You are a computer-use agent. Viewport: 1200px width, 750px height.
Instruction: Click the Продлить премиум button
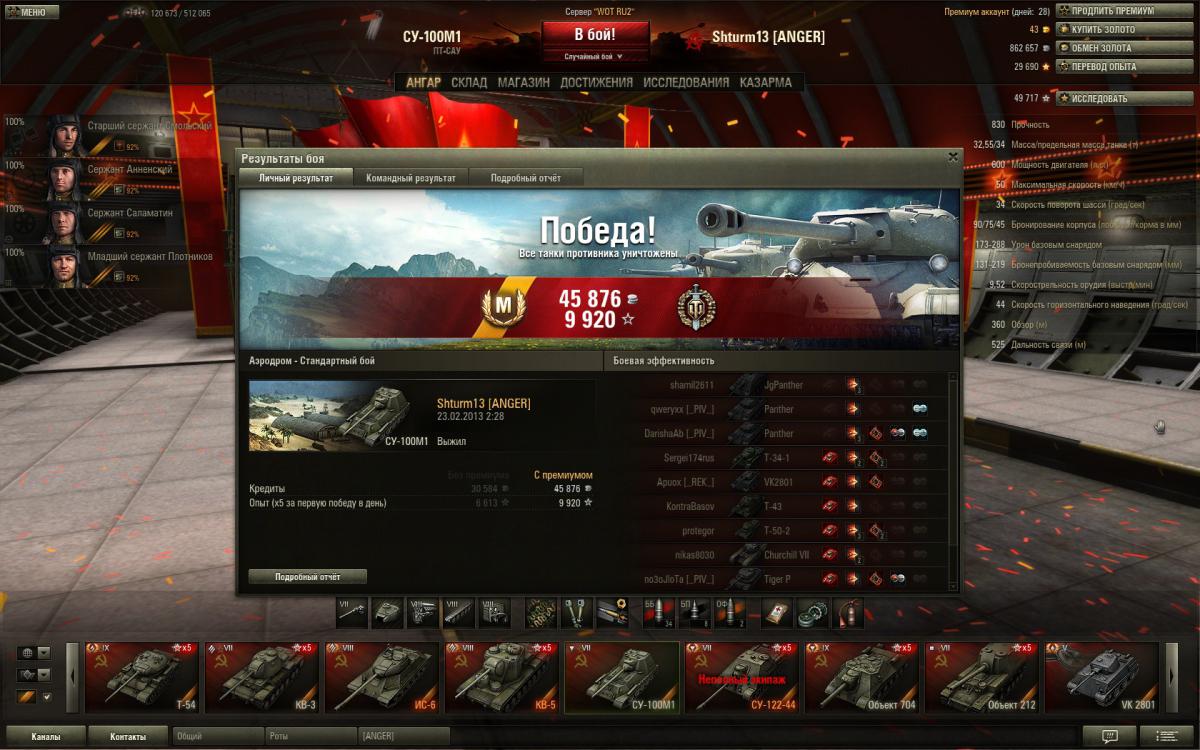tap(1111, 11)
